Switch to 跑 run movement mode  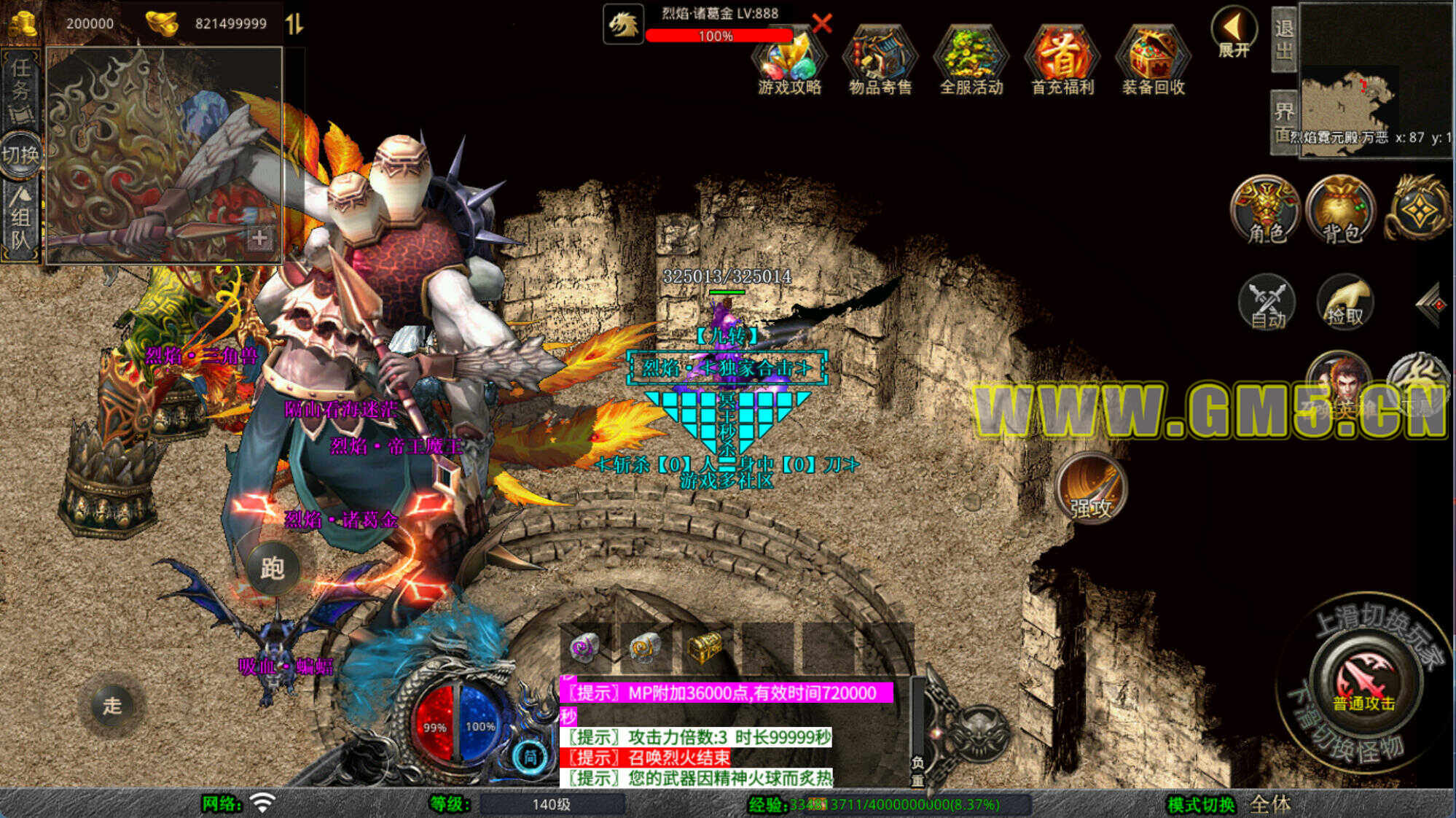(272, 568)
